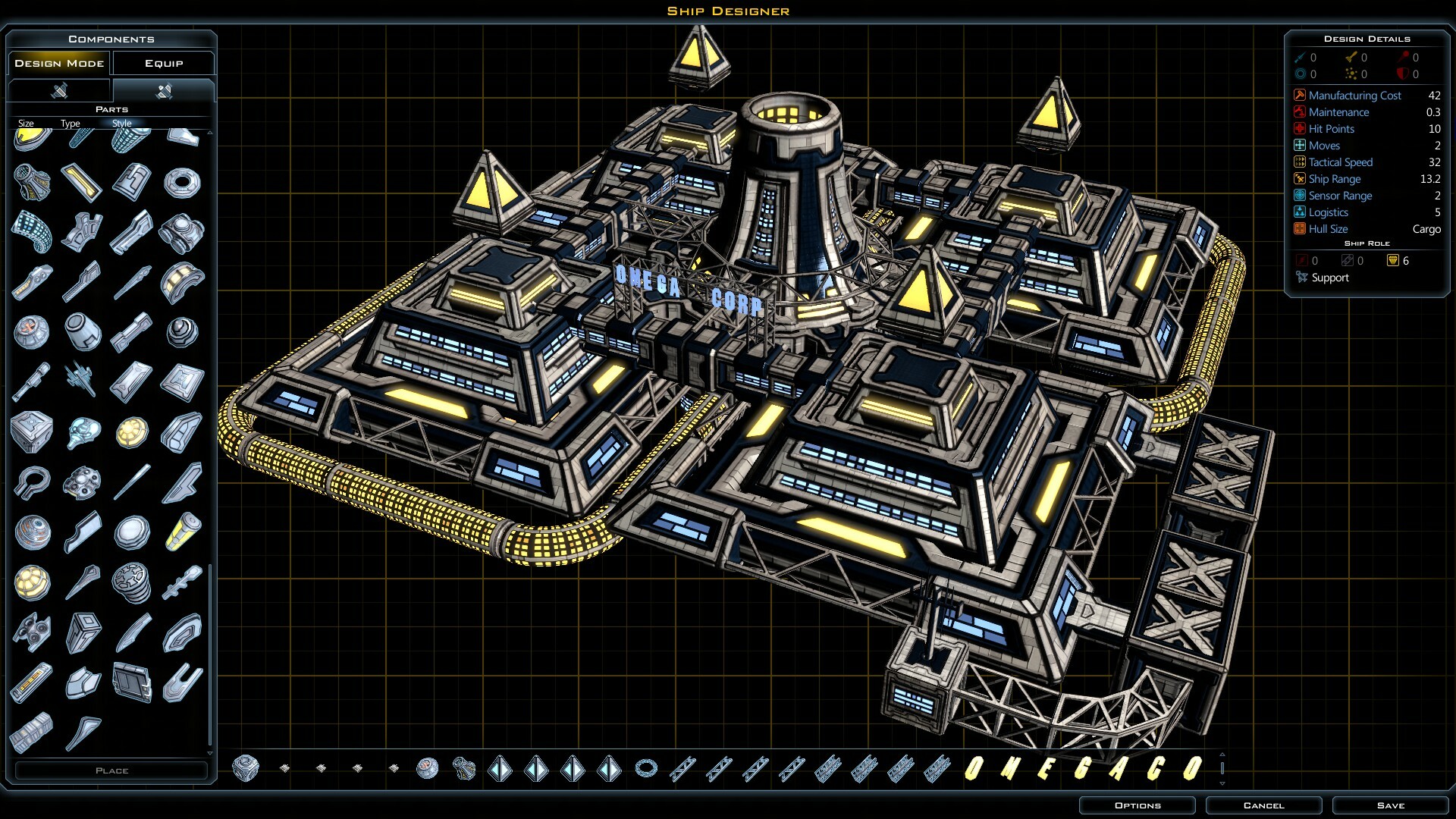
Task: Open the Size sorting option
Action: coord(27,123)
